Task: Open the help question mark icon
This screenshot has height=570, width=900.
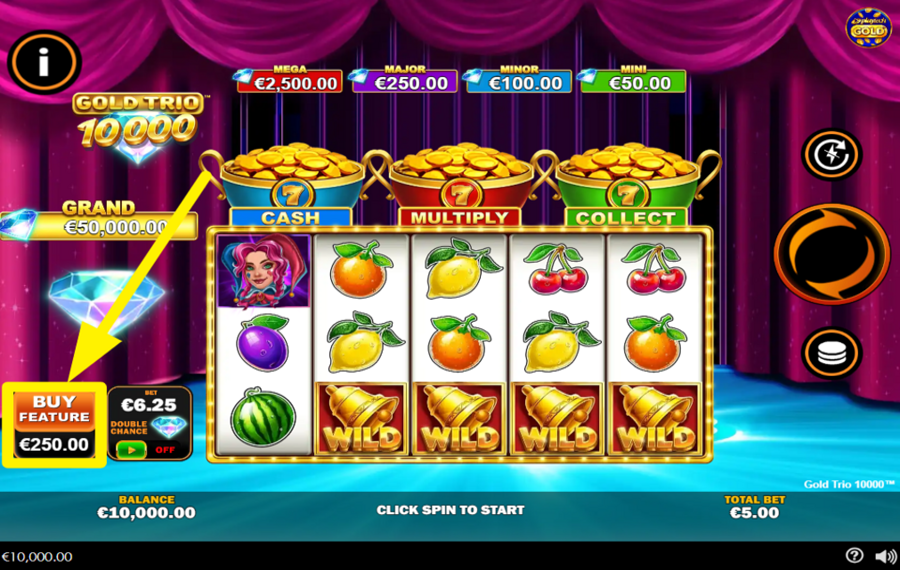Action: [854, 556]
